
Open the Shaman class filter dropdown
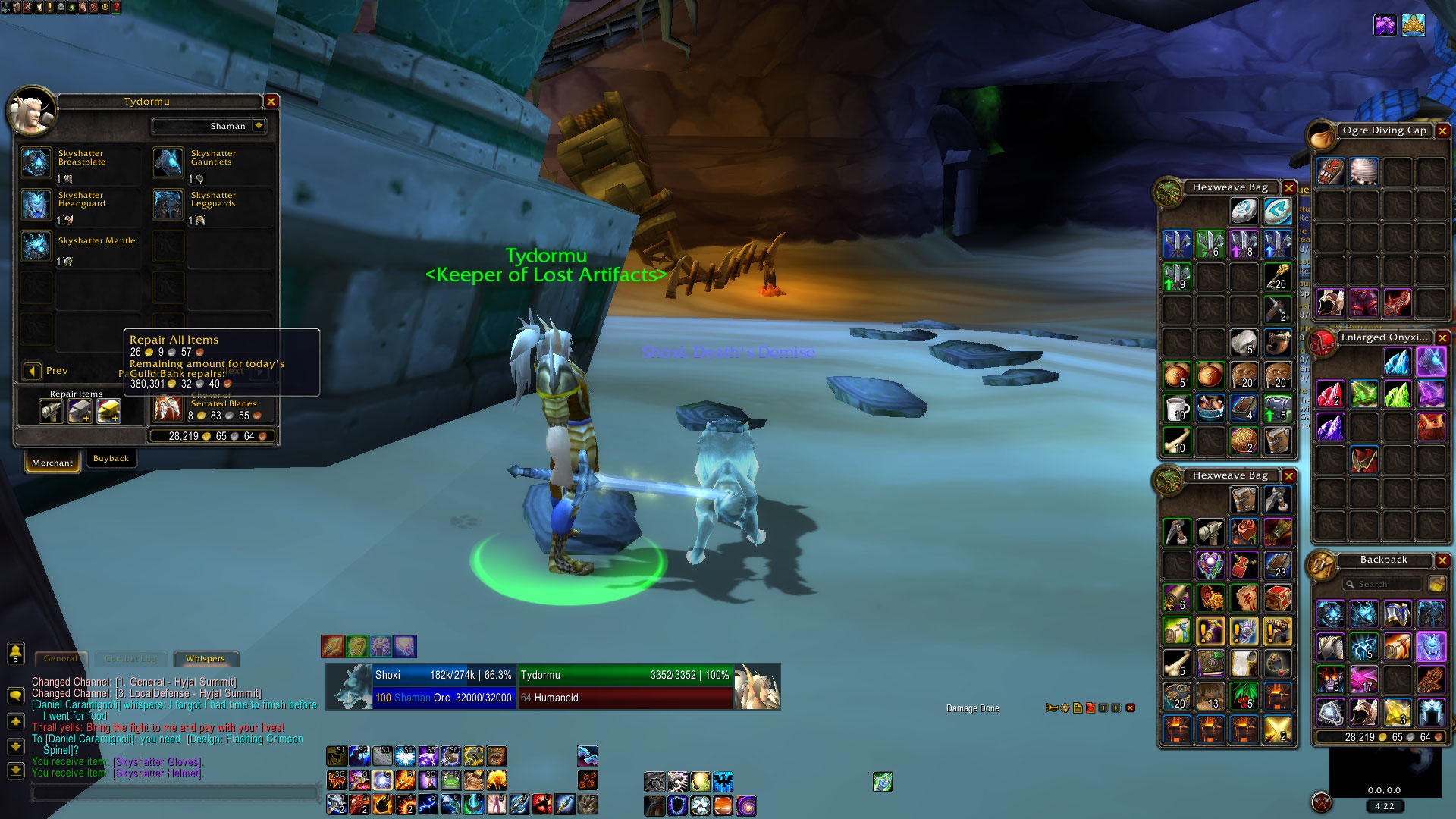click(259, 126)
